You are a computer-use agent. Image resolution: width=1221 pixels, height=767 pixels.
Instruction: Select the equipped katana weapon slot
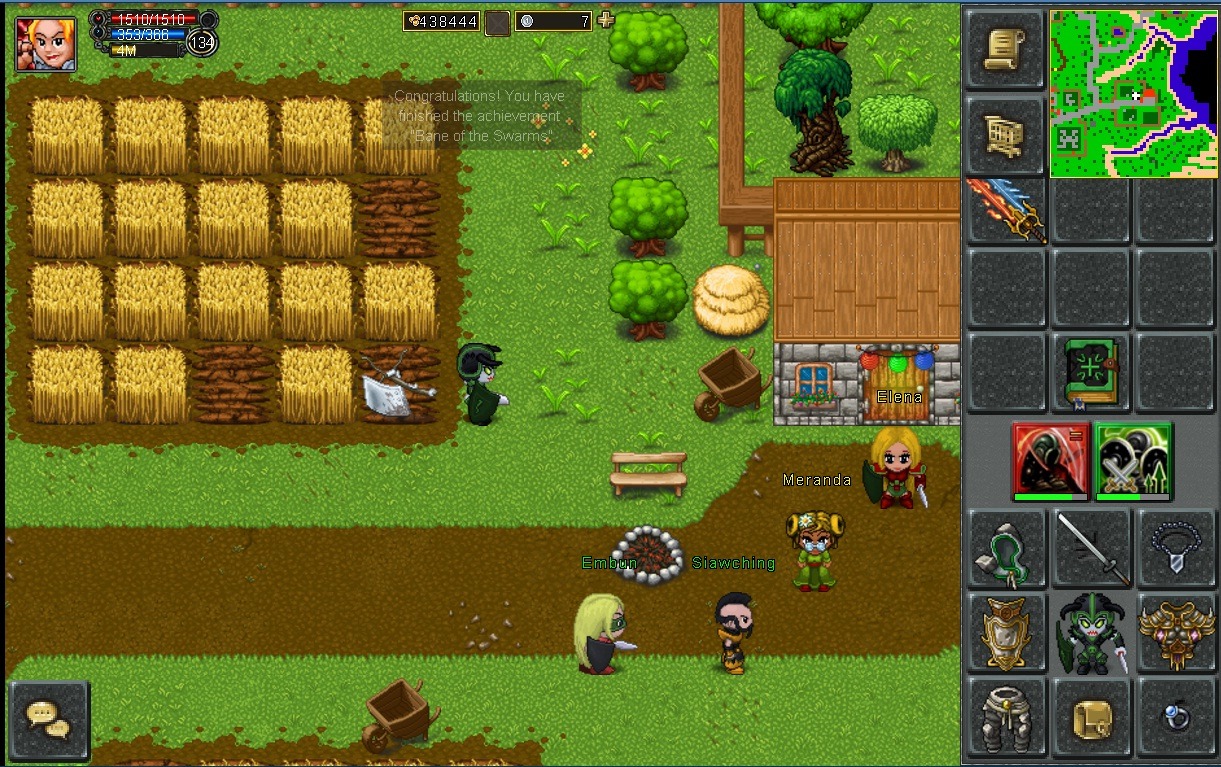click(1091, 548)
